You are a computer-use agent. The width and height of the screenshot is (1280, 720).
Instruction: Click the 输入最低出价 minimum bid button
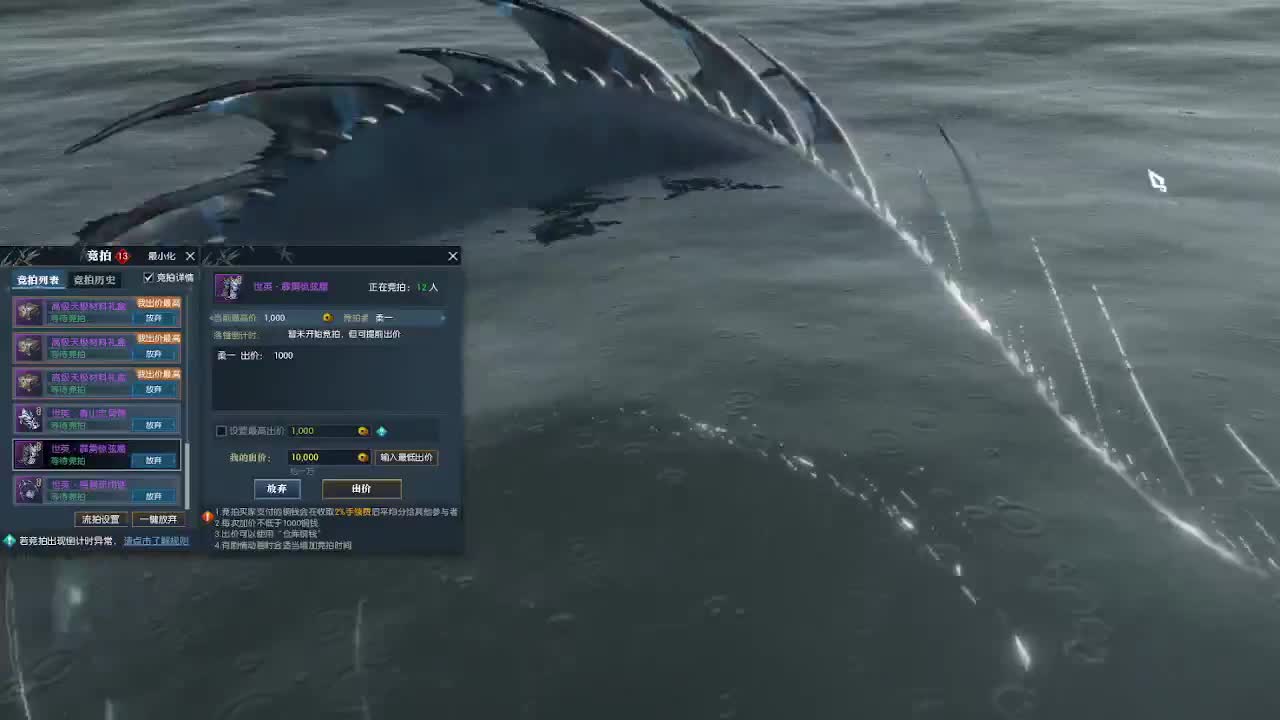click(x=408, y=457)
